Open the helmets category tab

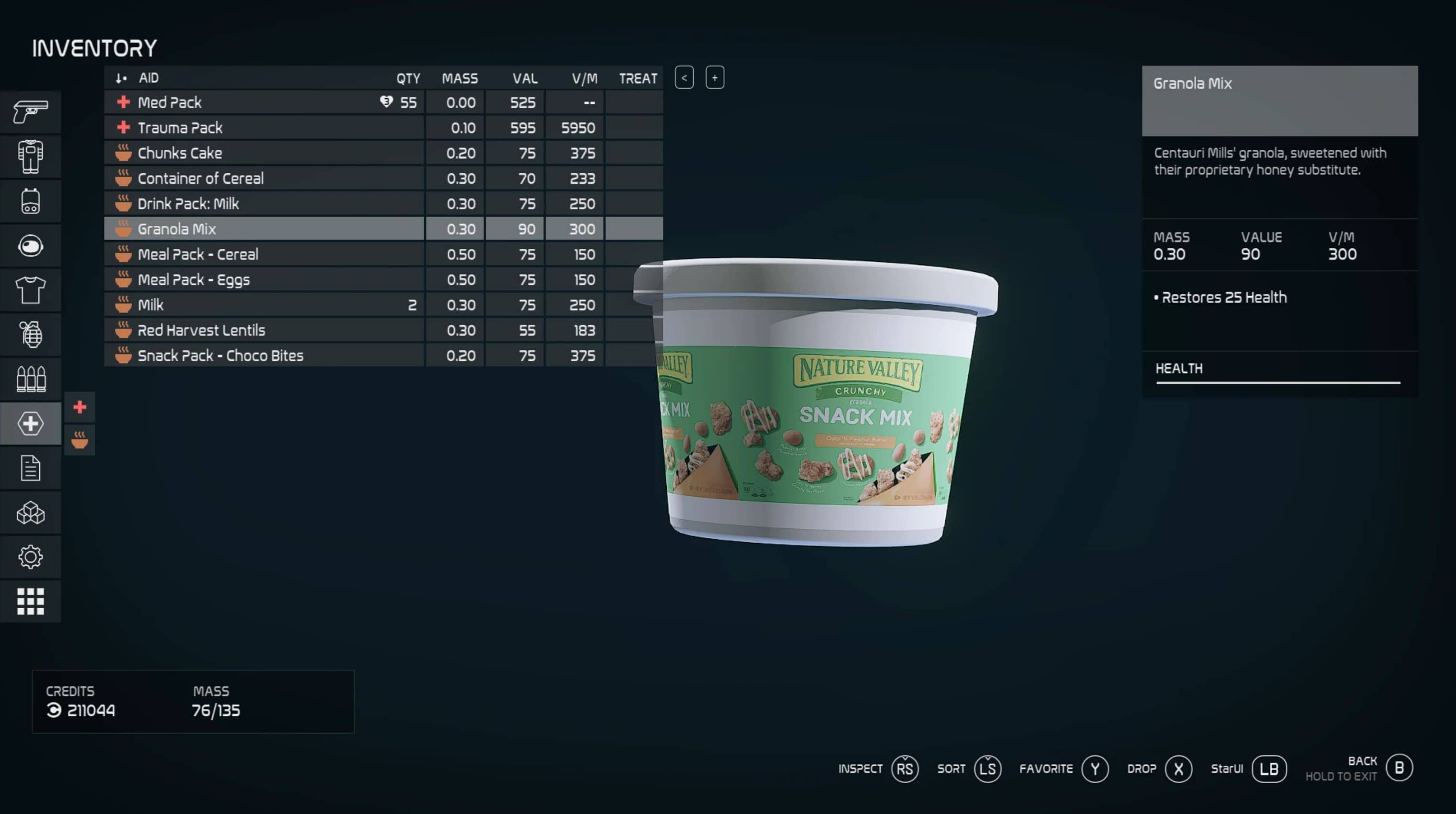click(31, 246)
